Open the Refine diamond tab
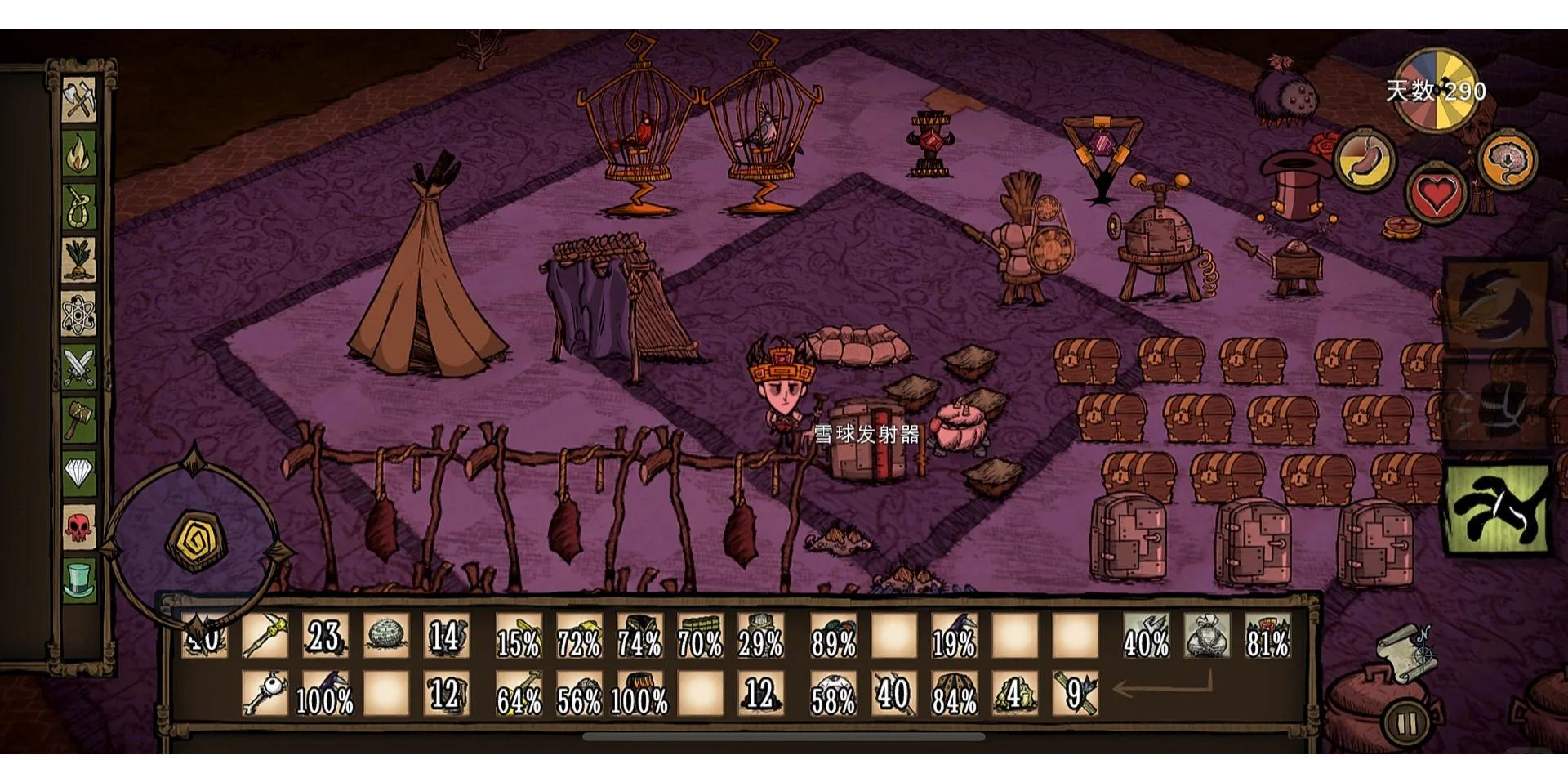 click(x=79, y=473)
